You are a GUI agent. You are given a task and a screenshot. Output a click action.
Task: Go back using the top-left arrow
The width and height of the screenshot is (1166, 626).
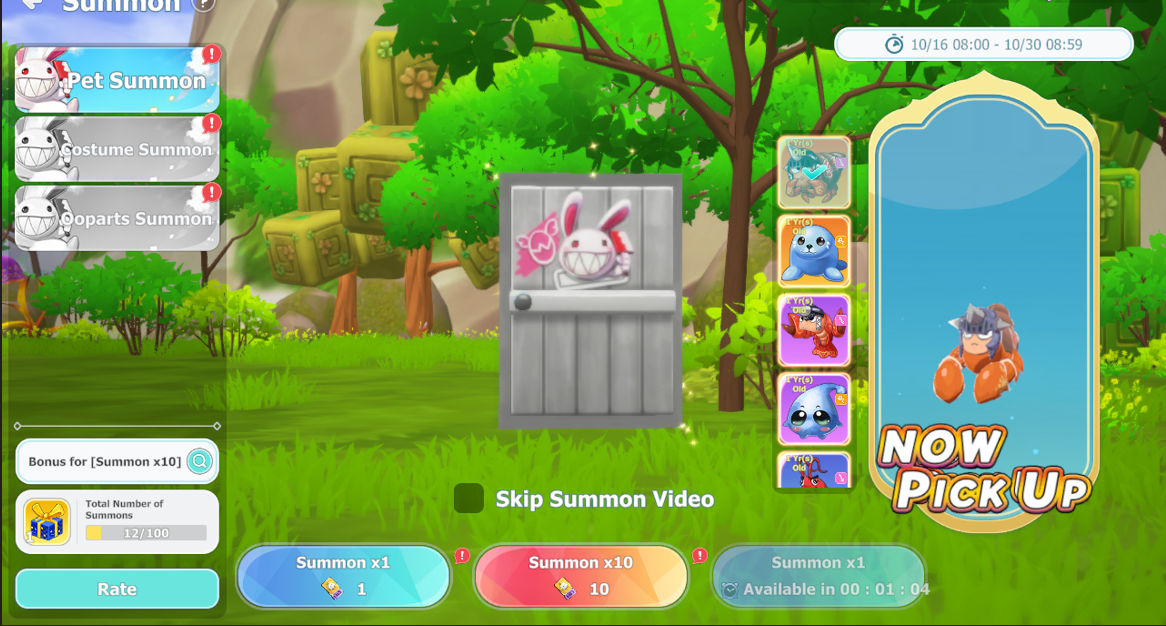[x=31, y=5]
